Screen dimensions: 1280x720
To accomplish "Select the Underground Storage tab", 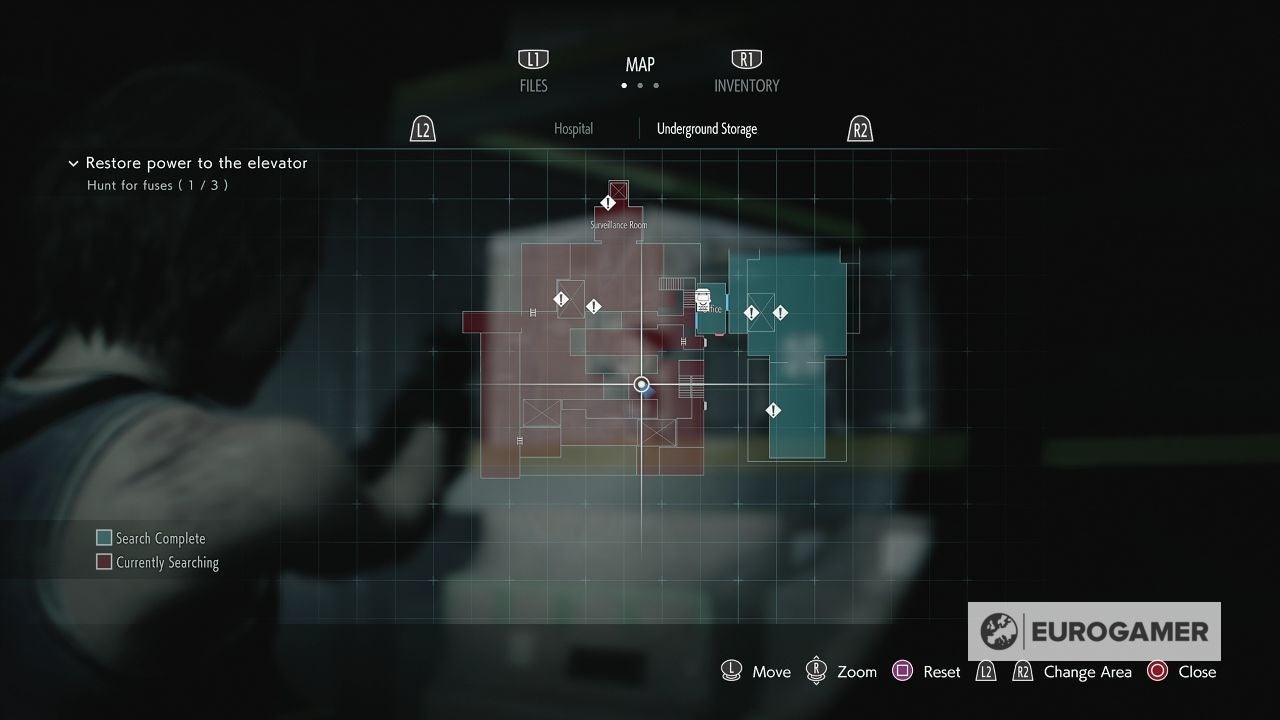I will click(x=707, y=128).
